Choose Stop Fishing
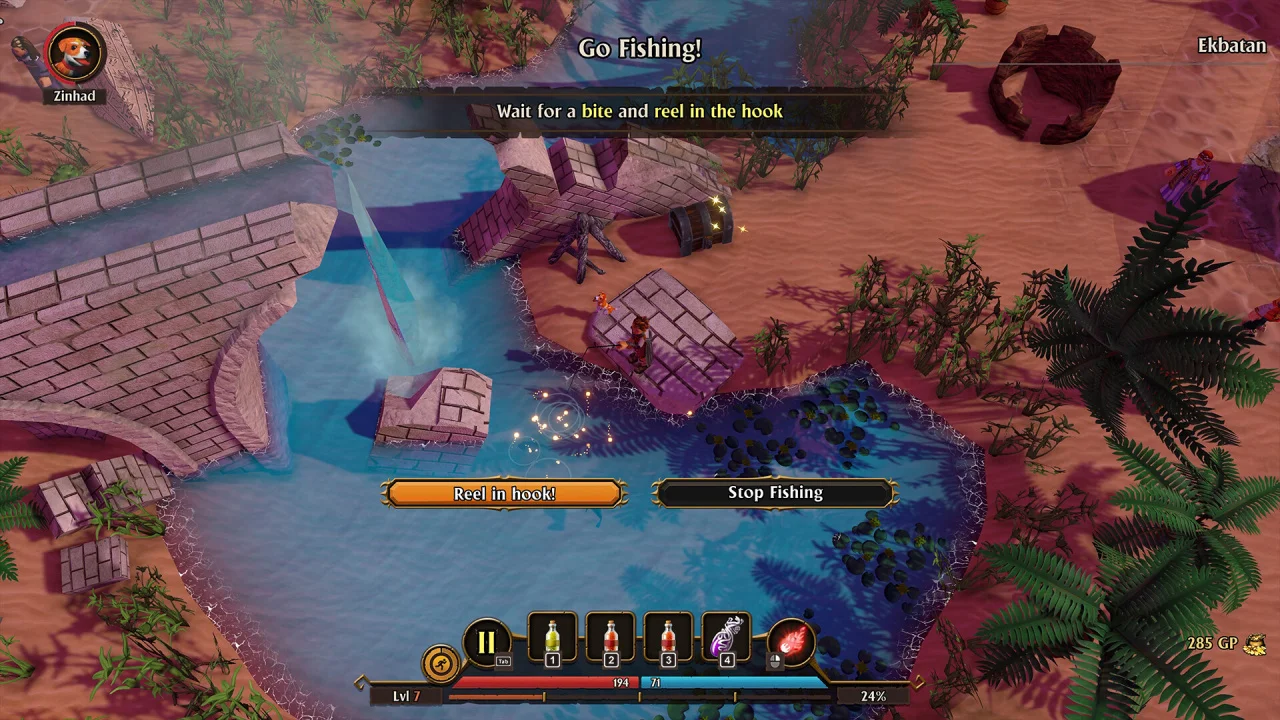 [x=775, y=493]
